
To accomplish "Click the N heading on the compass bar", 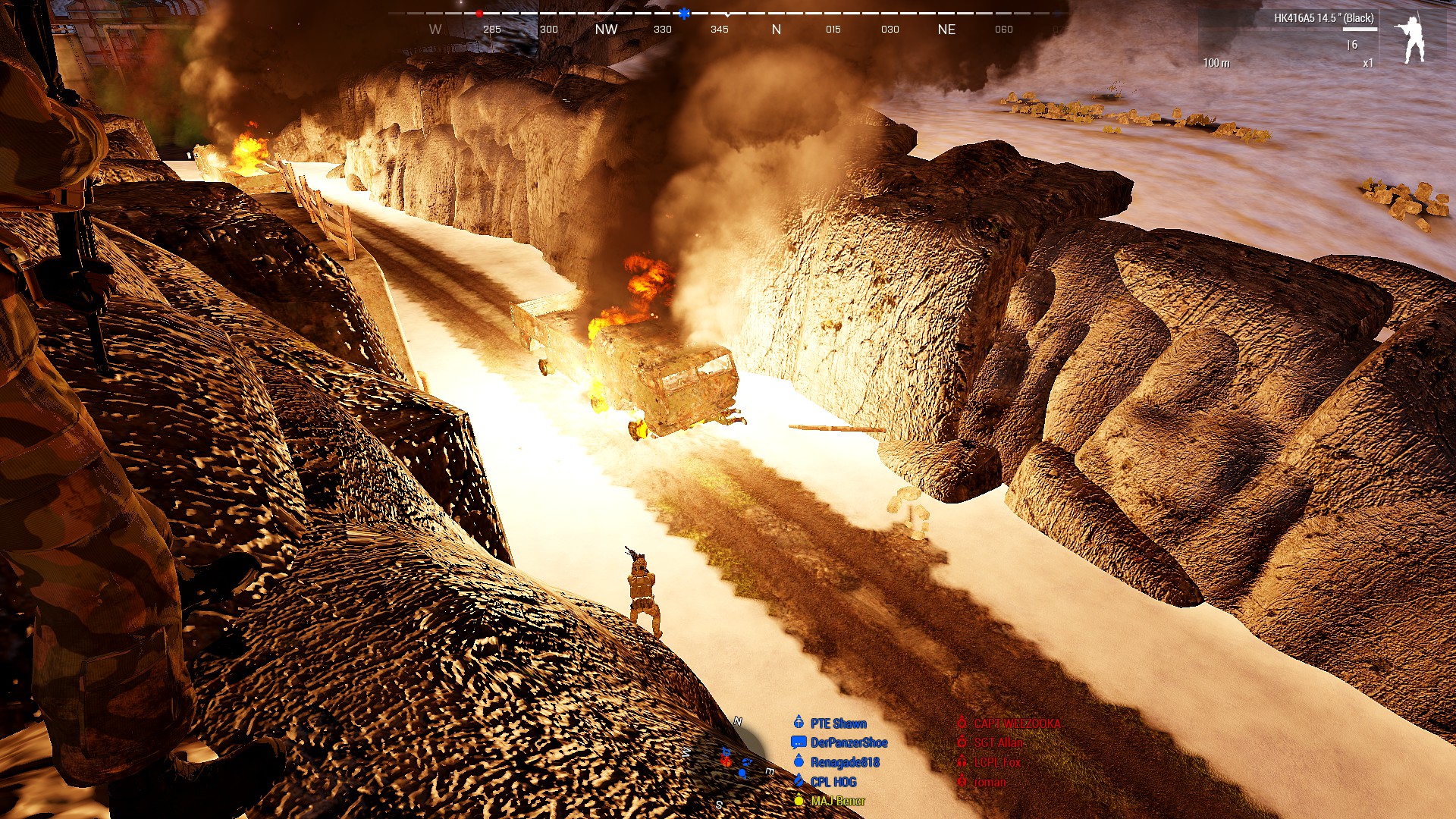I will 776,30.
